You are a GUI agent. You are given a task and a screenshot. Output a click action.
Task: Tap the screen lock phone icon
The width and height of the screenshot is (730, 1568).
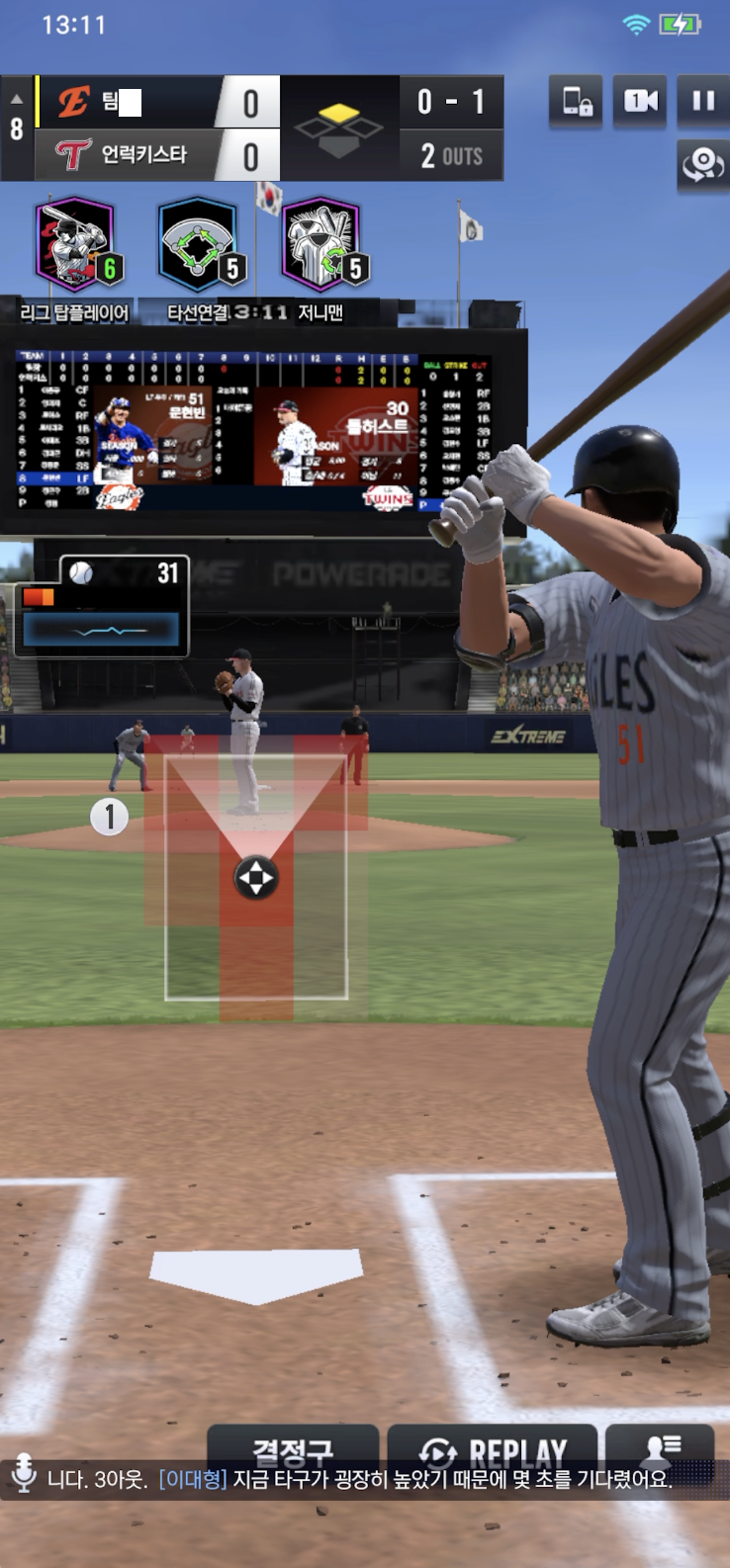coord(577,101)
